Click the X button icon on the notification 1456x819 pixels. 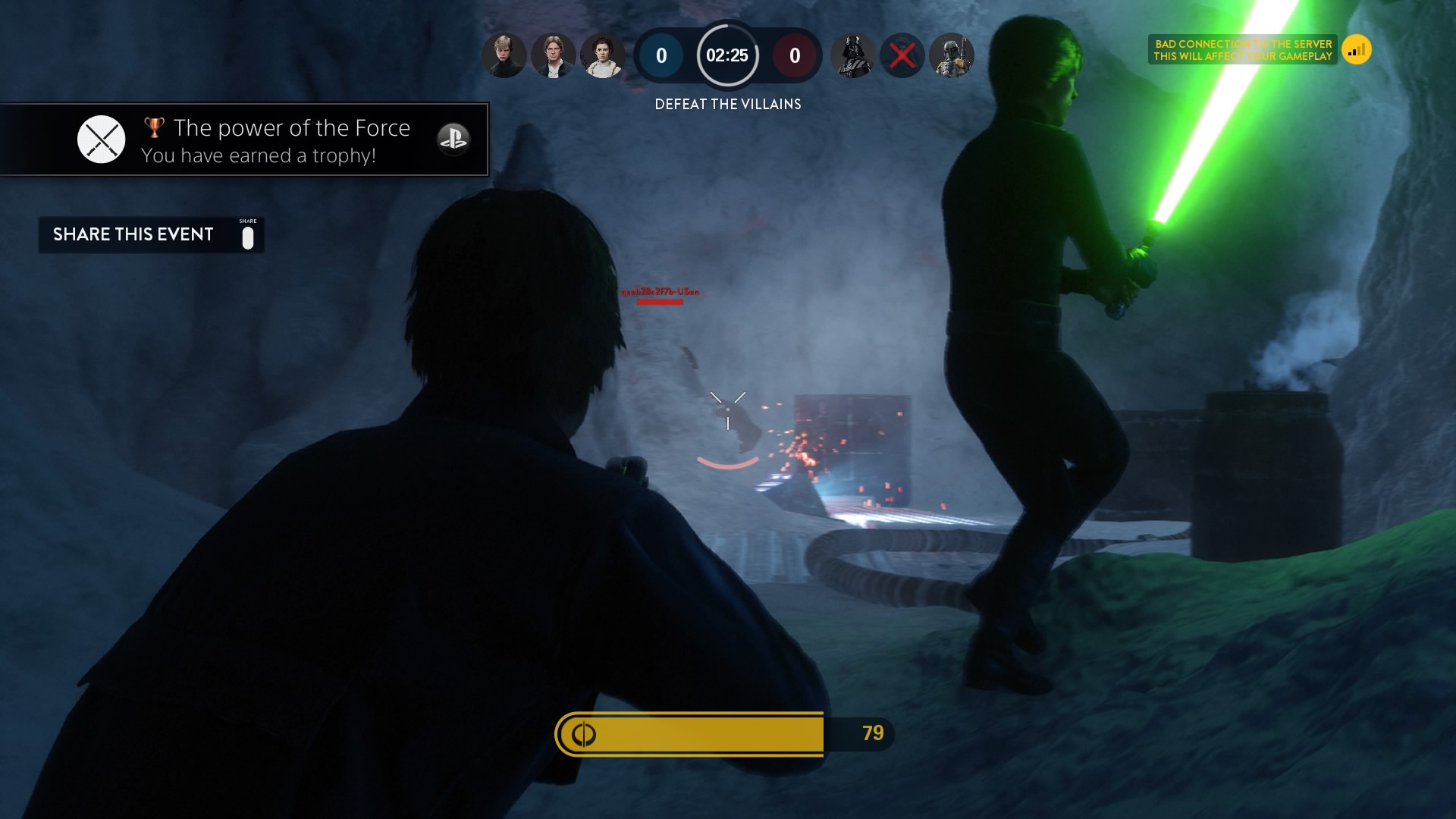click(x=101, y=139)
